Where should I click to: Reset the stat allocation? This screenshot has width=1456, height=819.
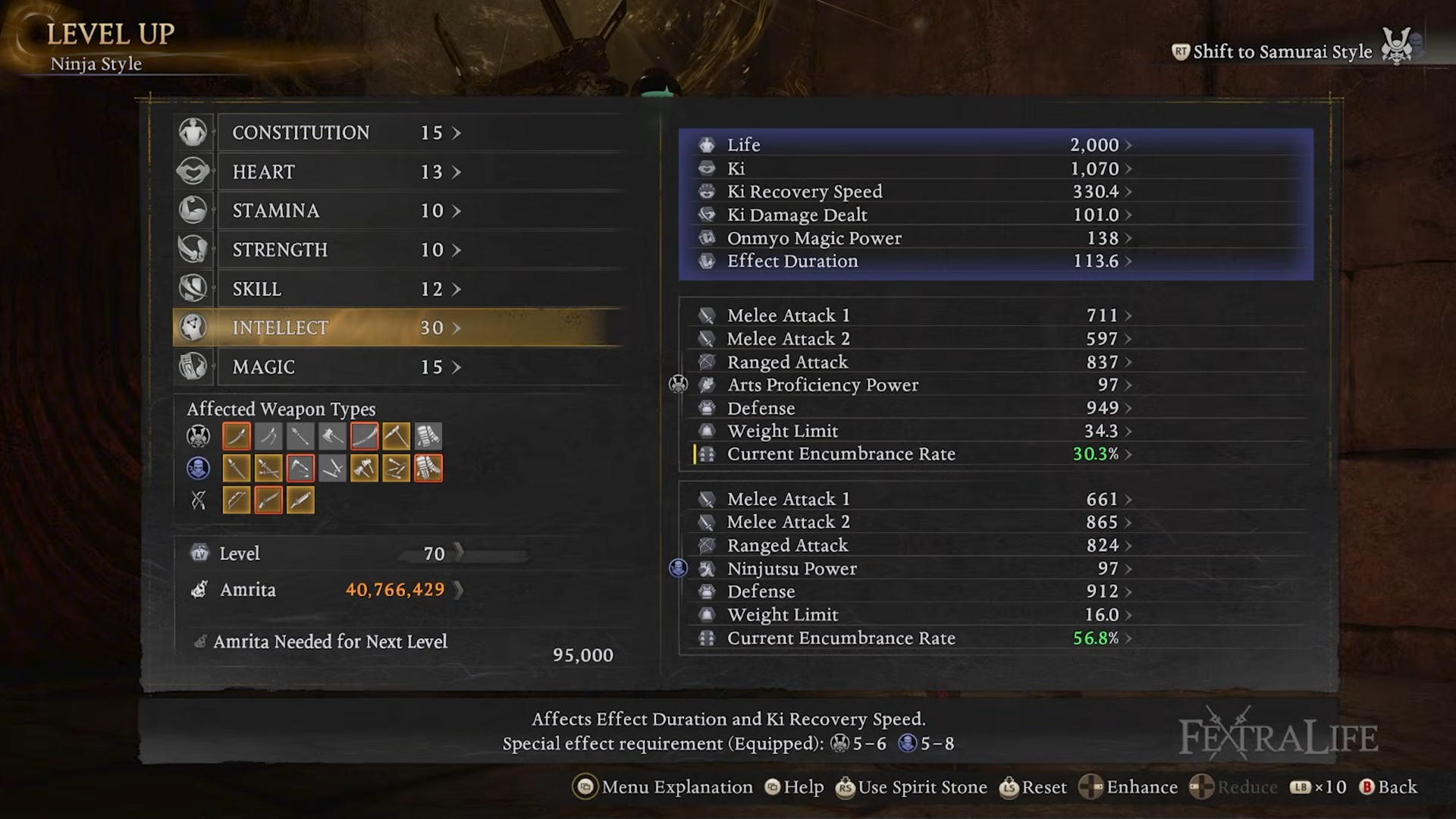(1033, 787)
